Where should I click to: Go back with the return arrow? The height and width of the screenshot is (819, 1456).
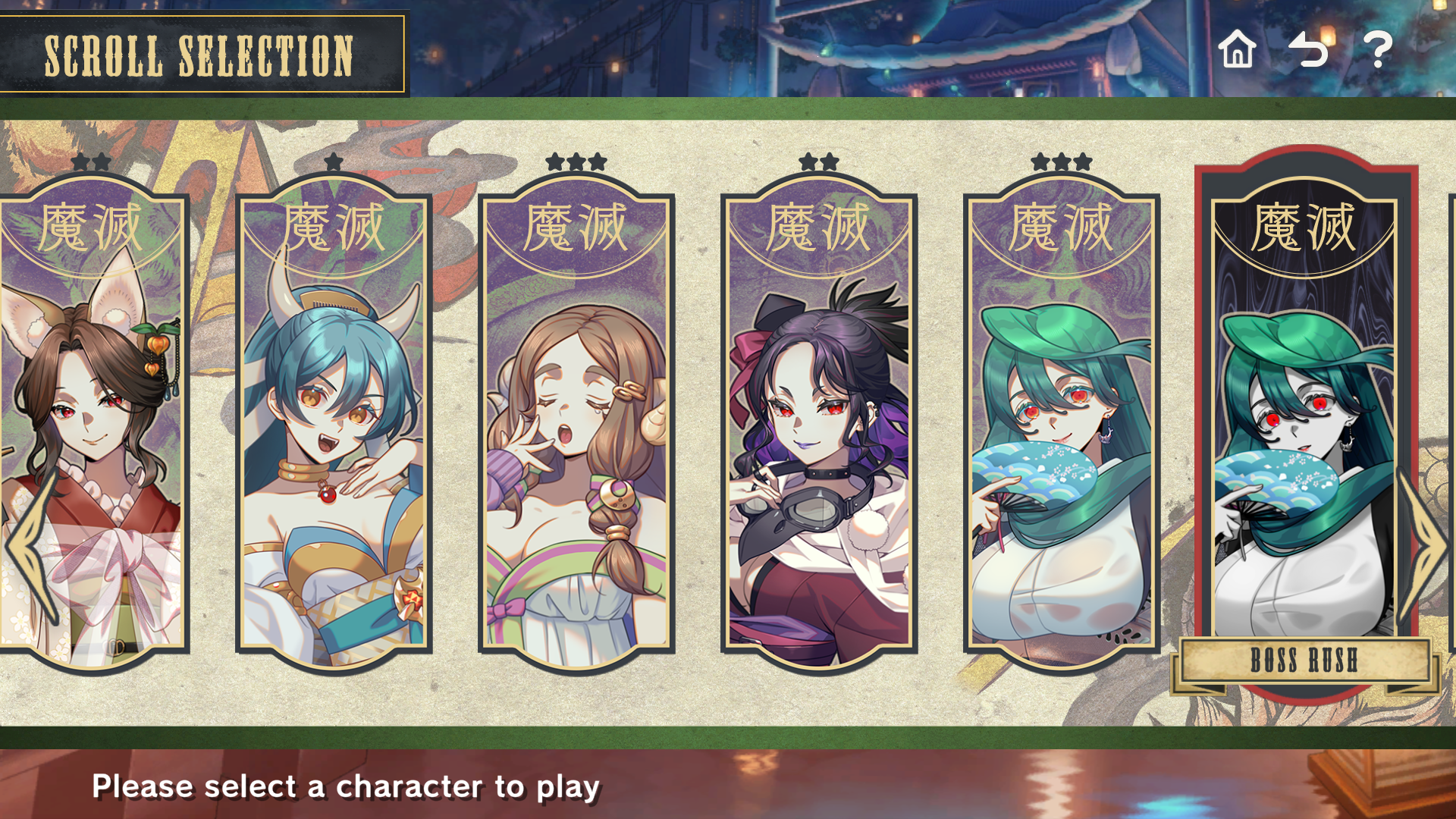pyautogui.click(x=1308, y=50)
